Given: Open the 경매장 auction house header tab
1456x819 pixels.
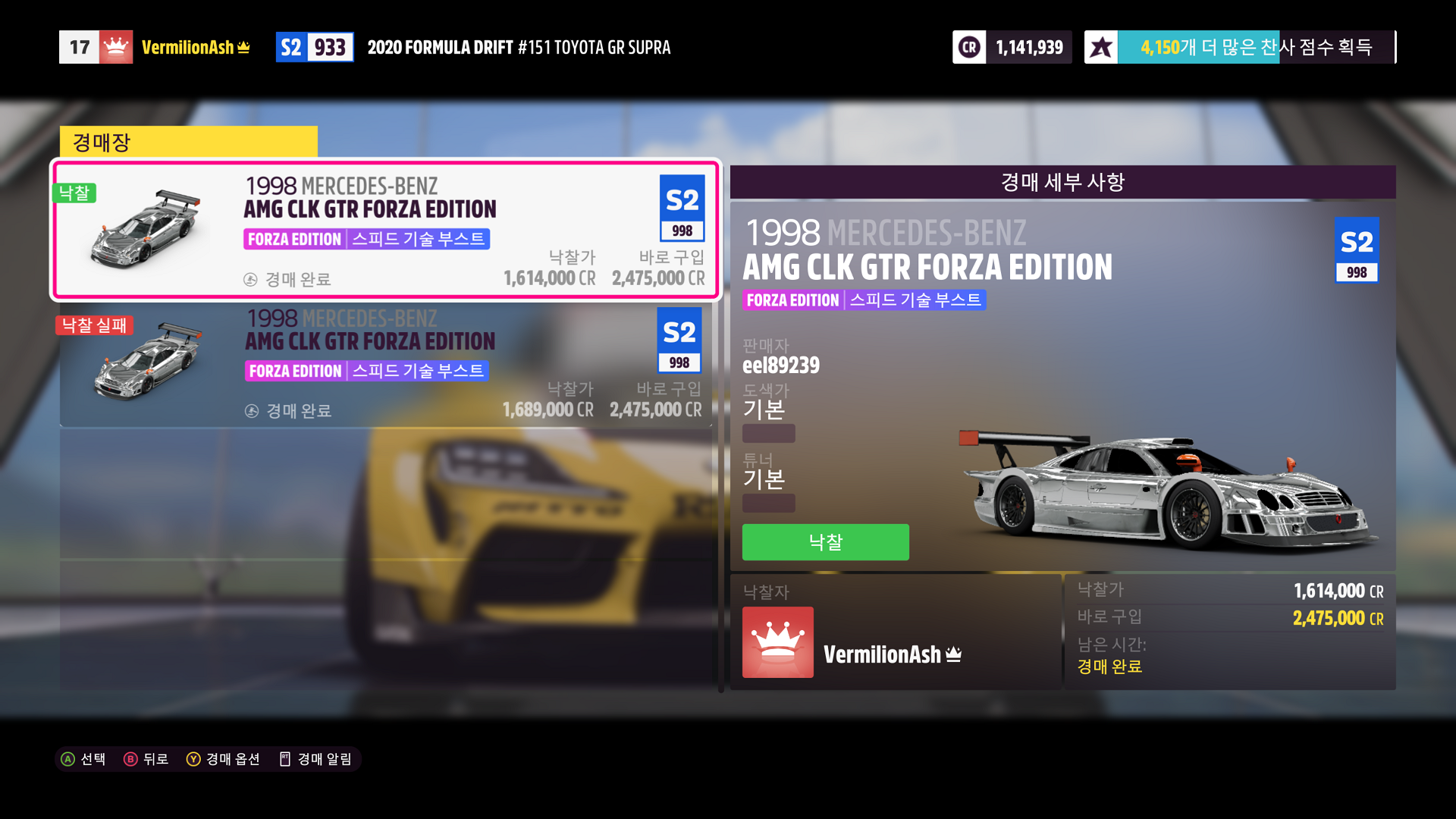Looking at the screenshot, I should pyautogui.click(x=188, y=142).
